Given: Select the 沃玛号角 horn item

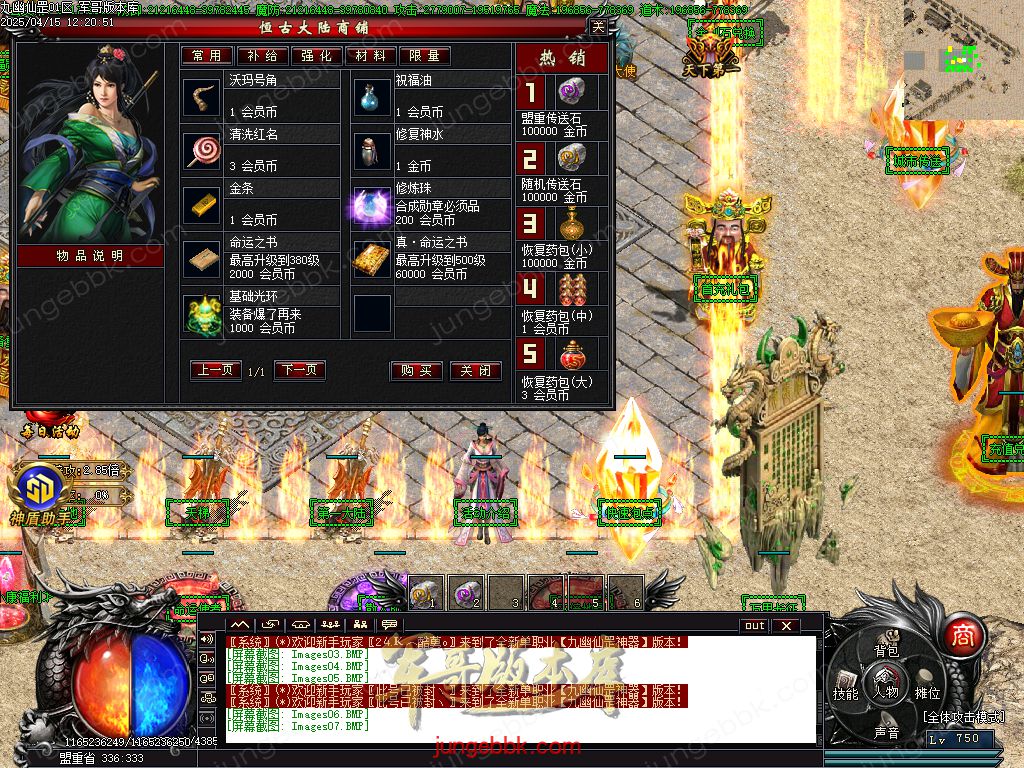Looking at the screenshot, I should point(203,98).
